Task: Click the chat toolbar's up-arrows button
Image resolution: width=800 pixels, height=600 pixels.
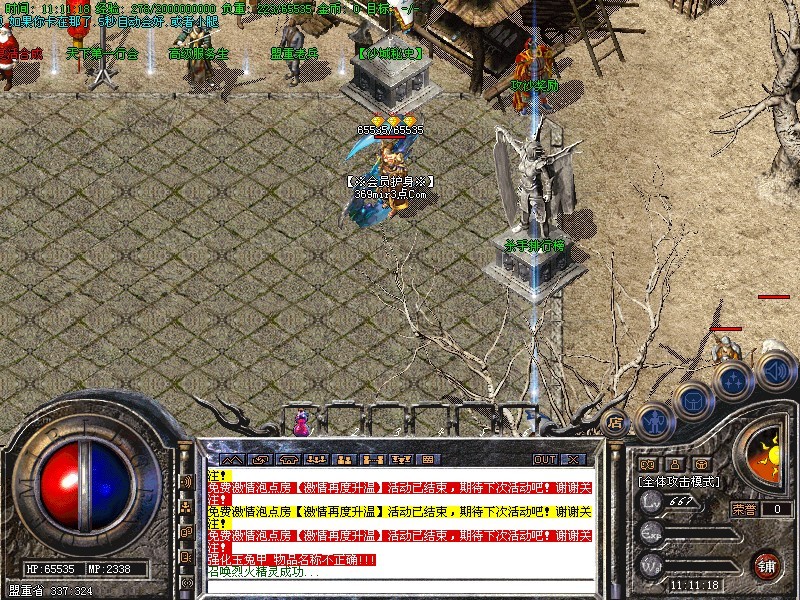Action: [x=232, y=459]
